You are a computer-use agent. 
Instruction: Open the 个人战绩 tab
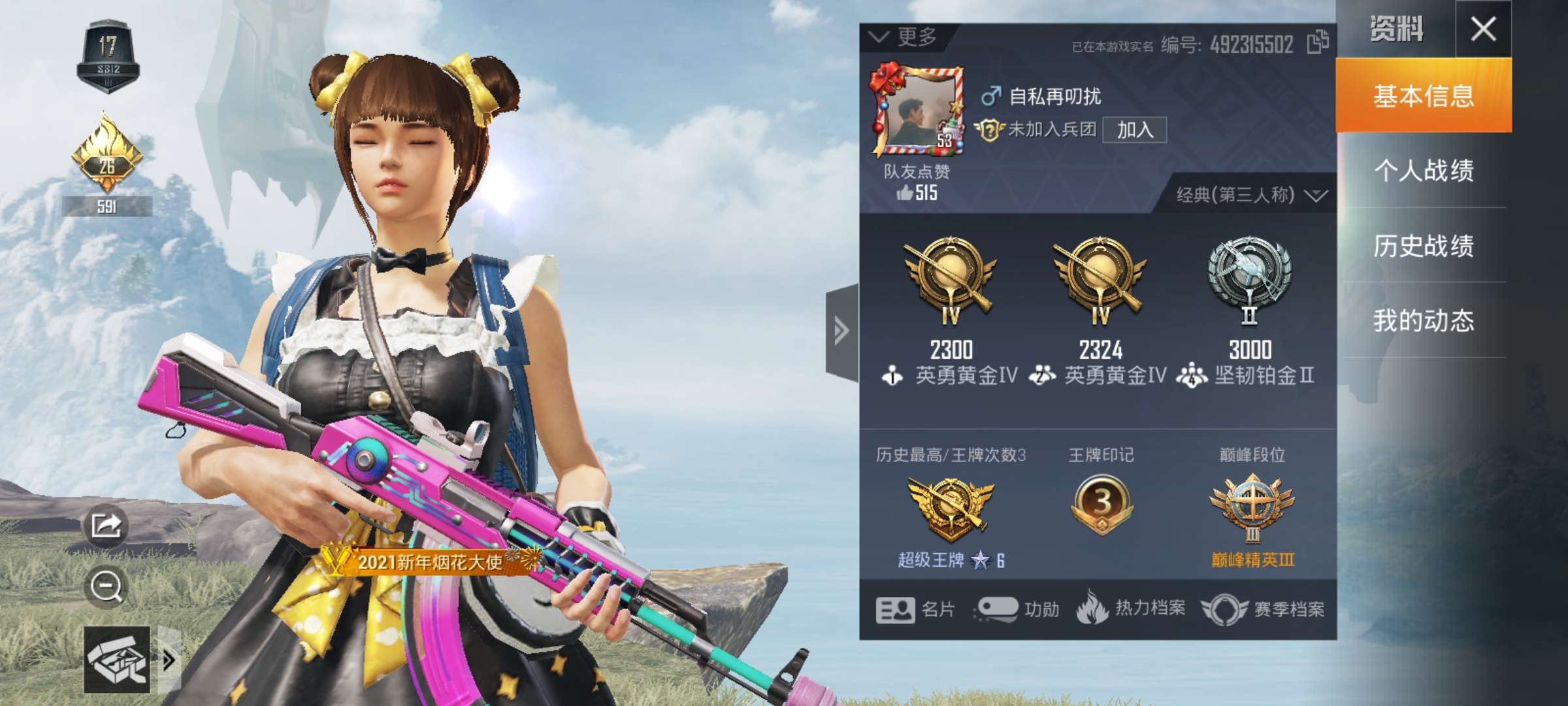[1424, 171]
